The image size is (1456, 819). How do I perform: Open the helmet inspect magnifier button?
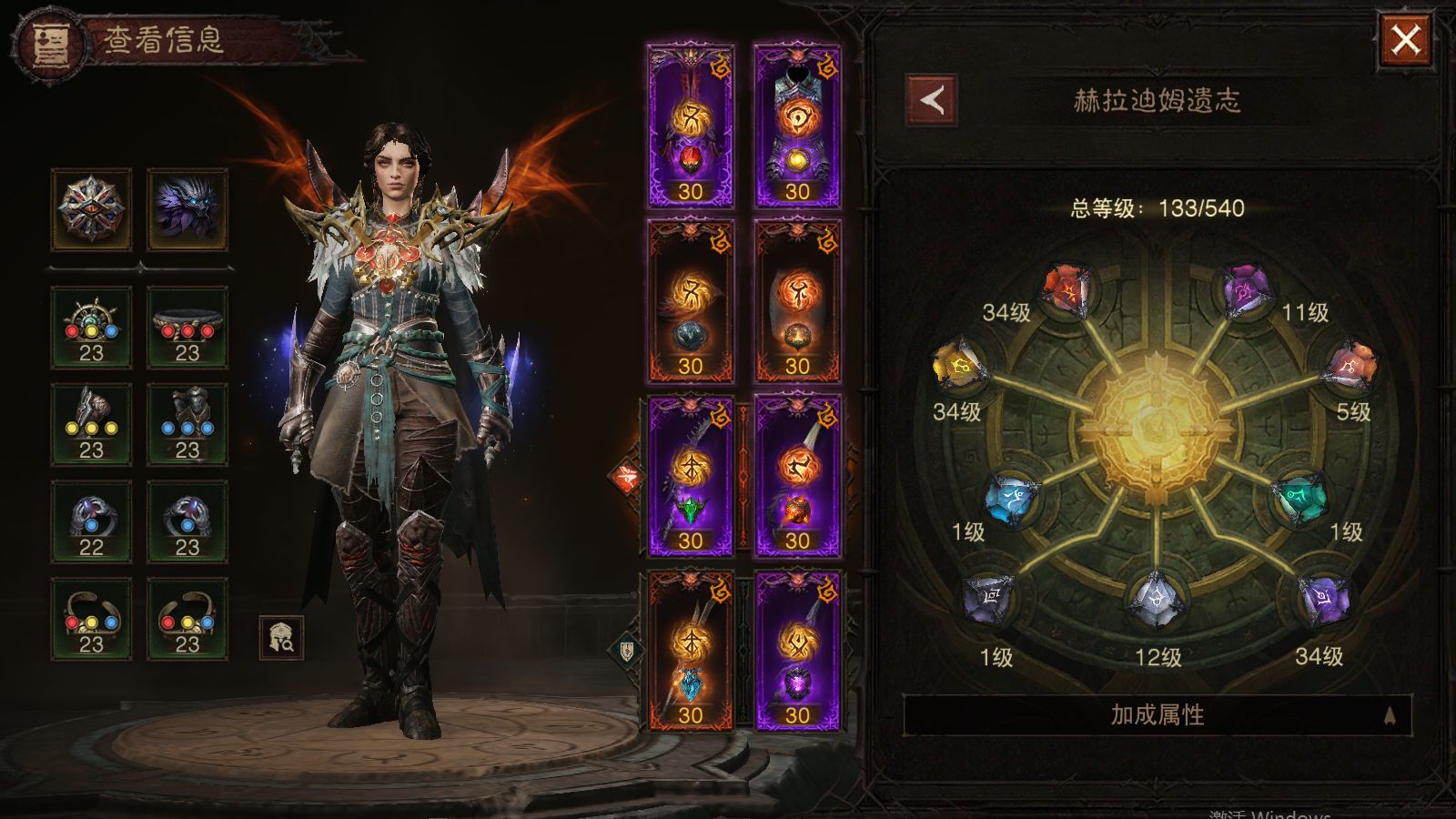click(281, 637)
